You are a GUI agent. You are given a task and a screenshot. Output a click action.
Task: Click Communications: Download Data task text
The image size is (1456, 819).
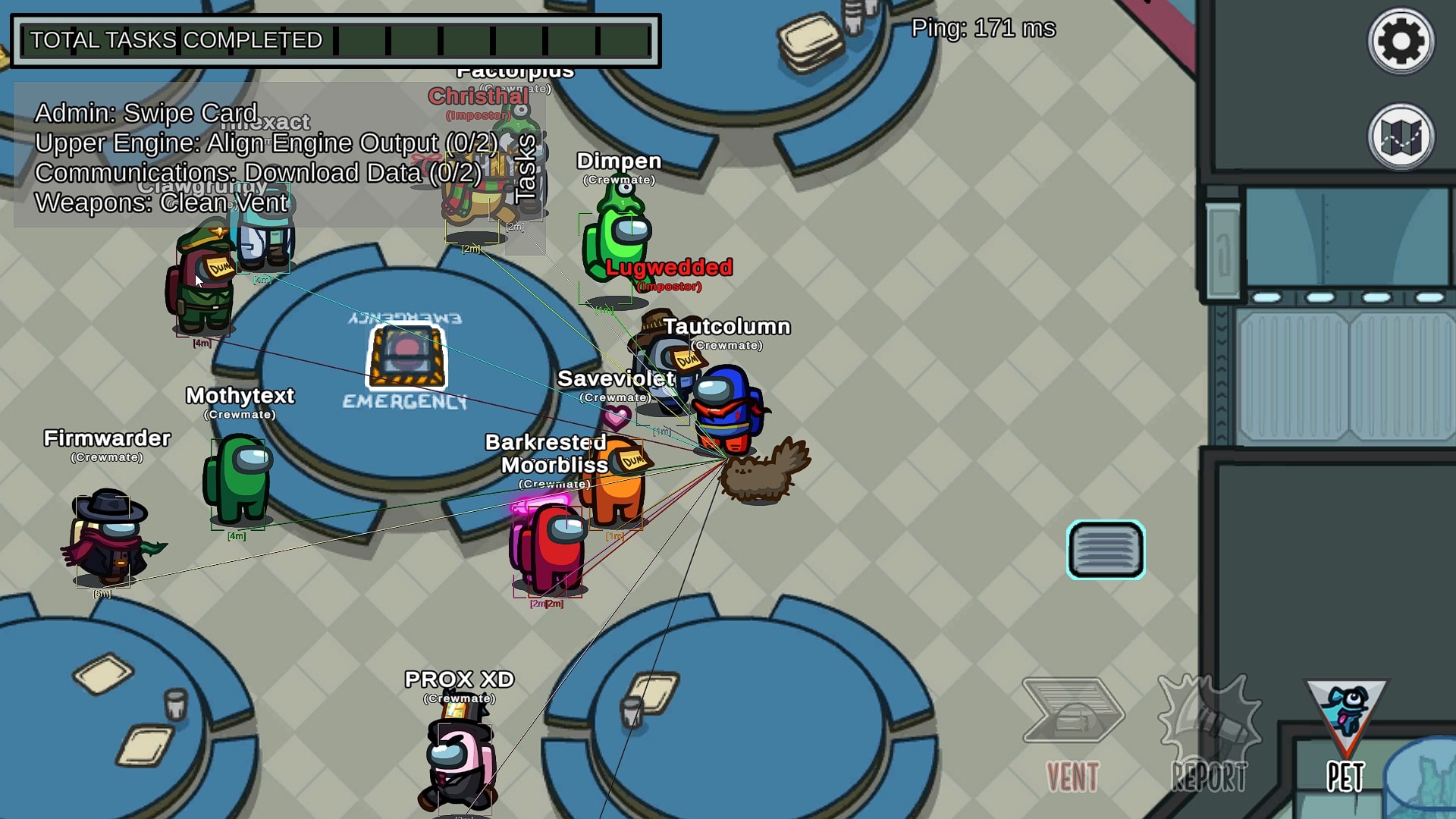(x=259, y=173)
